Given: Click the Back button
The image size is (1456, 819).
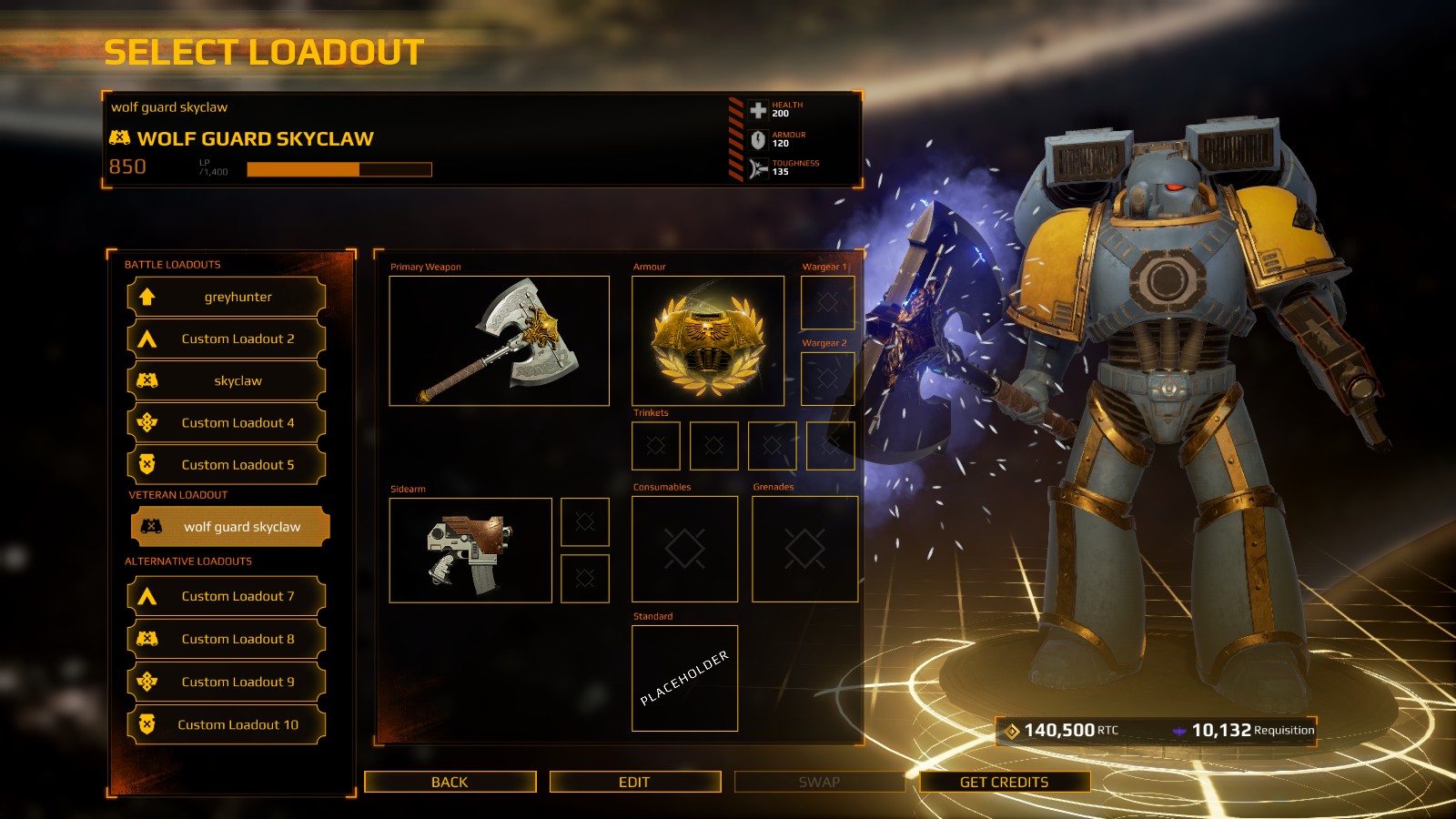Looking at the screenshot, I should (450, 782).
